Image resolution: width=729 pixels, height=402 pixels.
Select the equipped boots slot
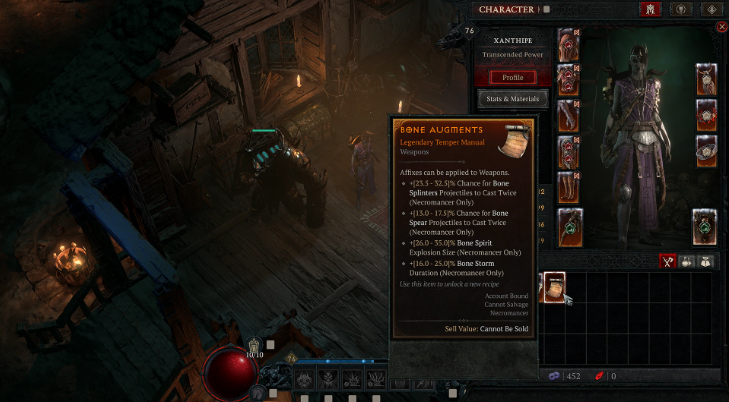[568, 186]
